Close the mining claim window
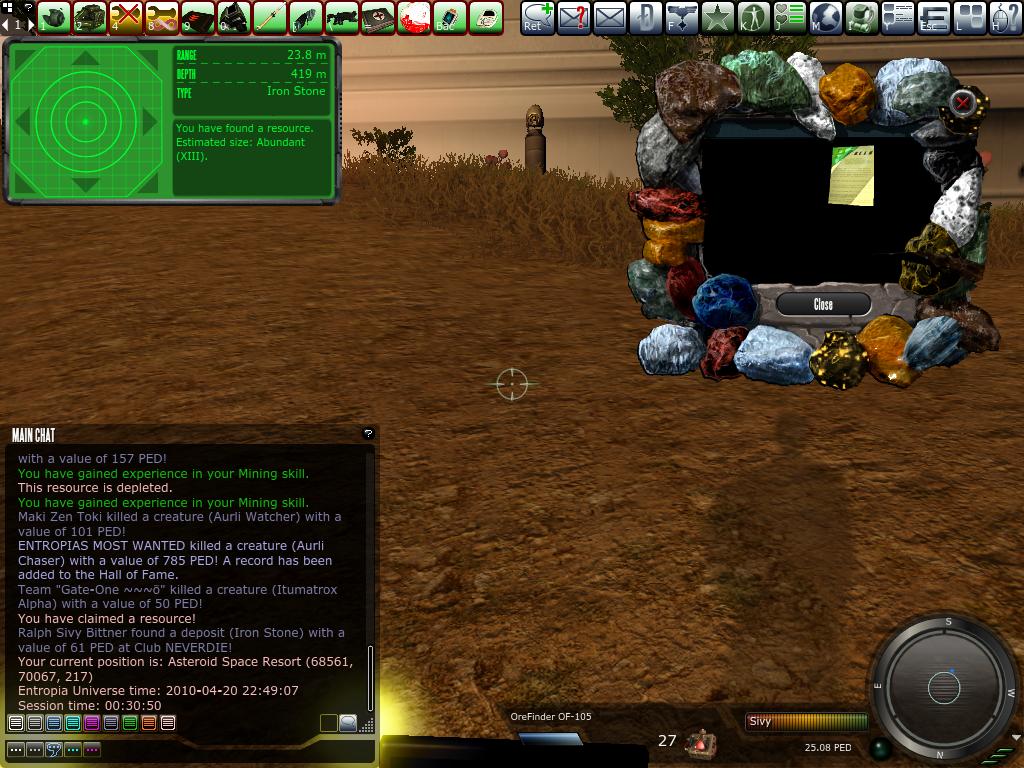The image size is (1024, 768). (x=823, y=304)
